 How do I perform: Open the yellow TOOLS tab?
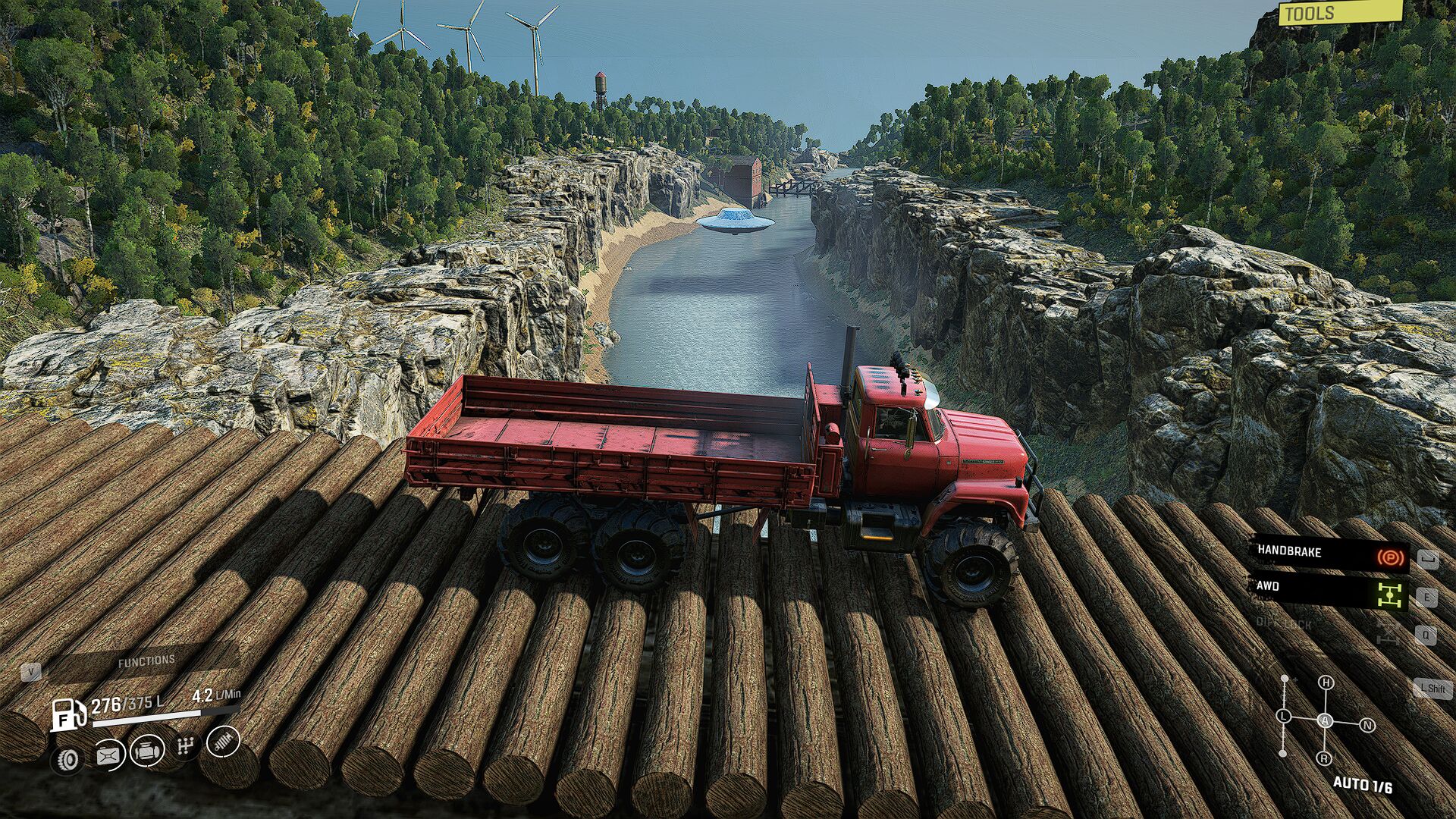[x=1338, y=13]
